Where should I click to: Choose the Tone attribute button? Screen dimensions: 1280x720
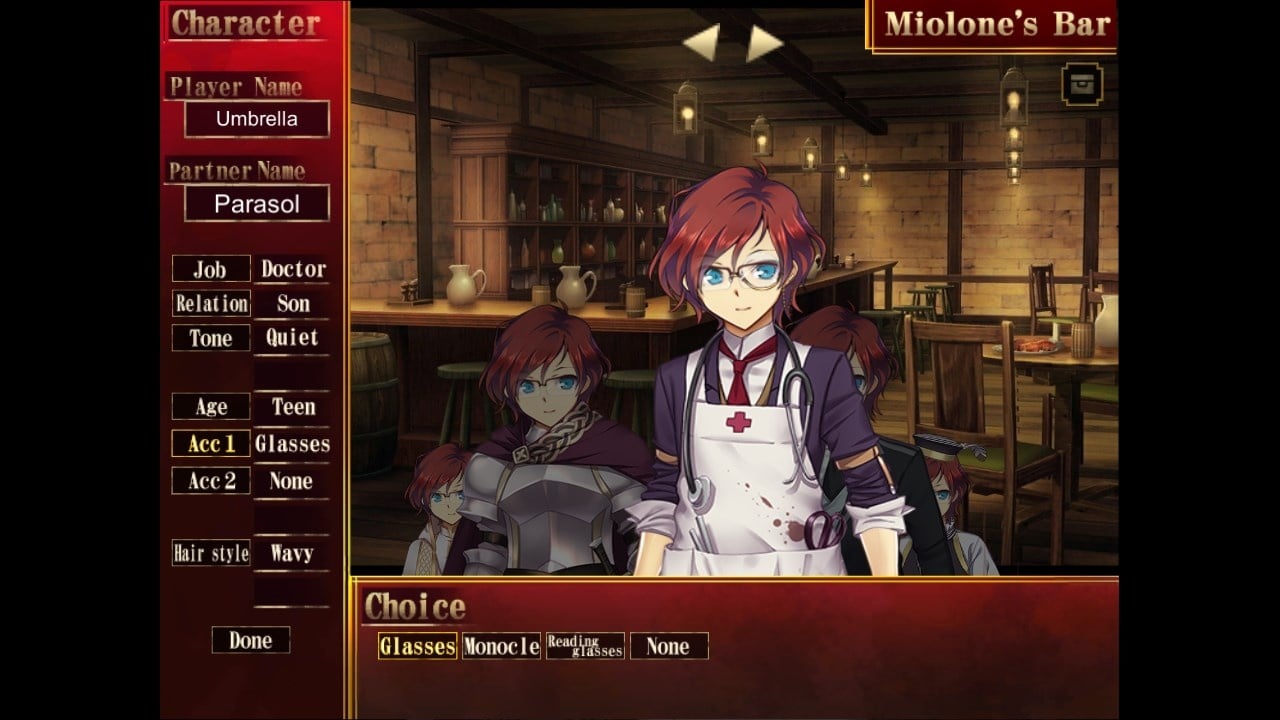click(x=210, y=338)
